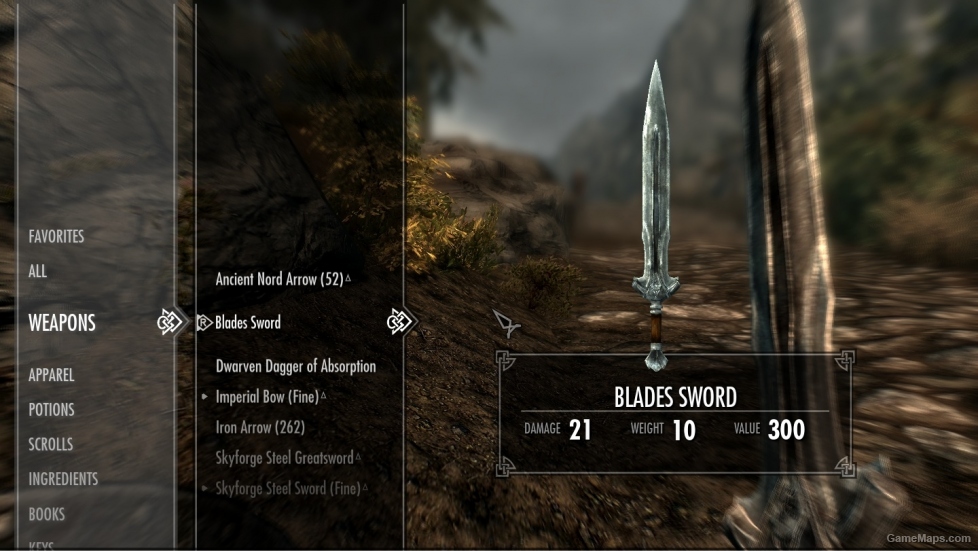
Task: View the Ingredients category
Action: click(63, 479)
